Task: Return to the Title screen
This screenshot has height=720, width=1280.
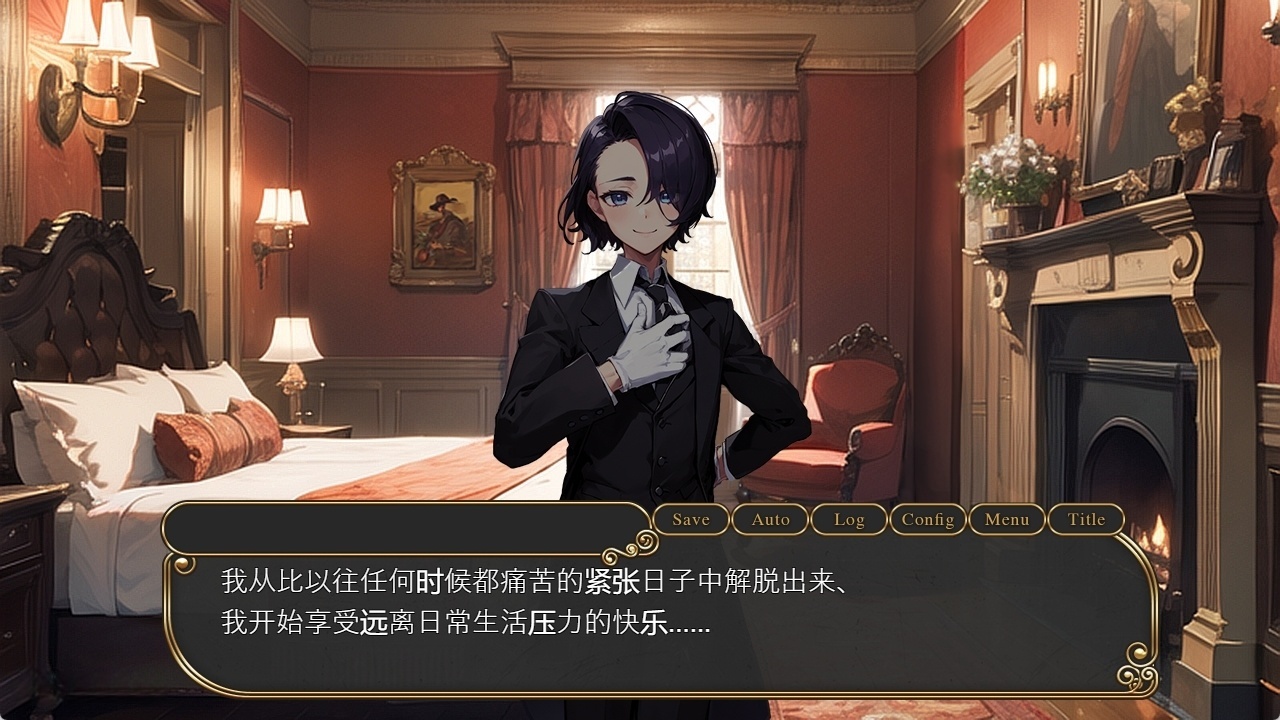Action: (1086, 520)
